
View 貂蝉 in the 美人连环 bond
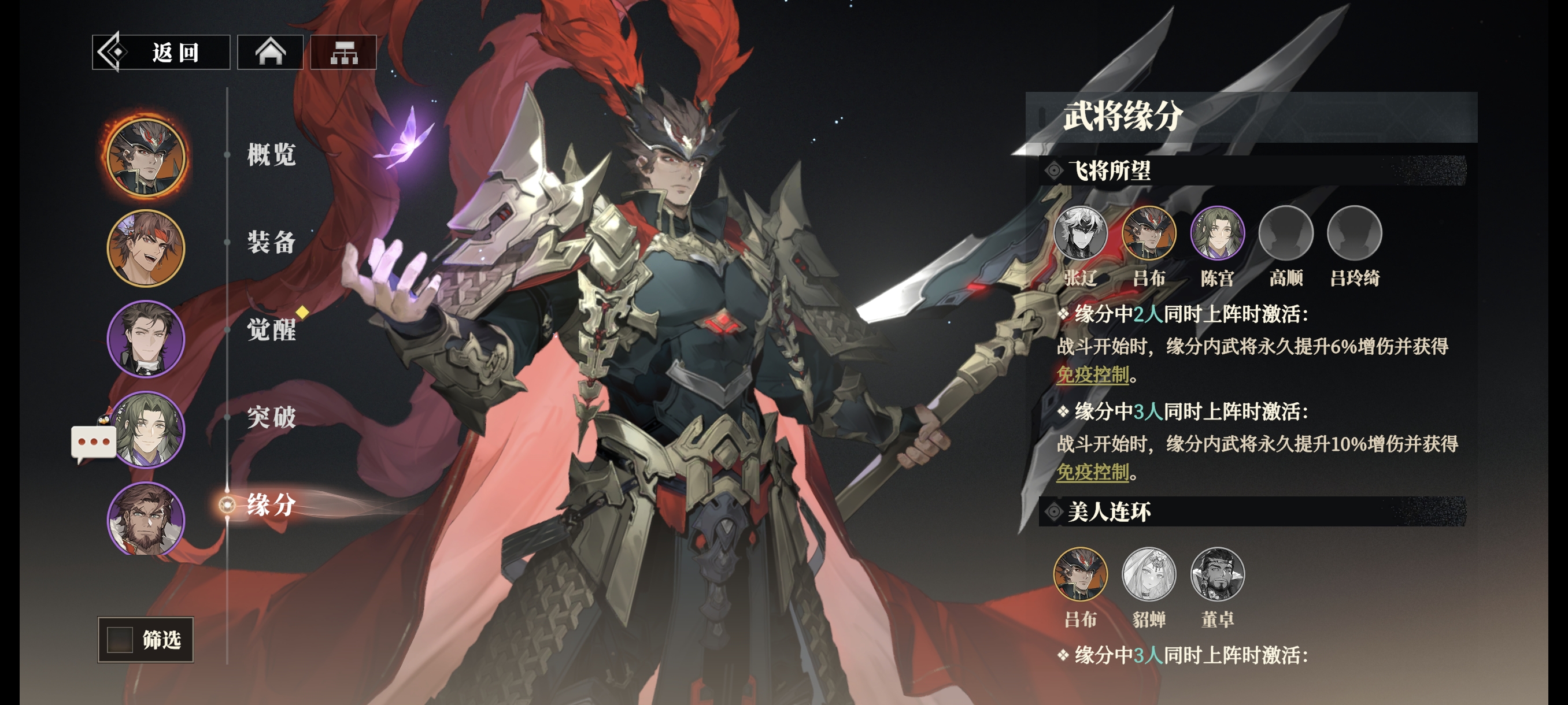tap(1149, 574)
